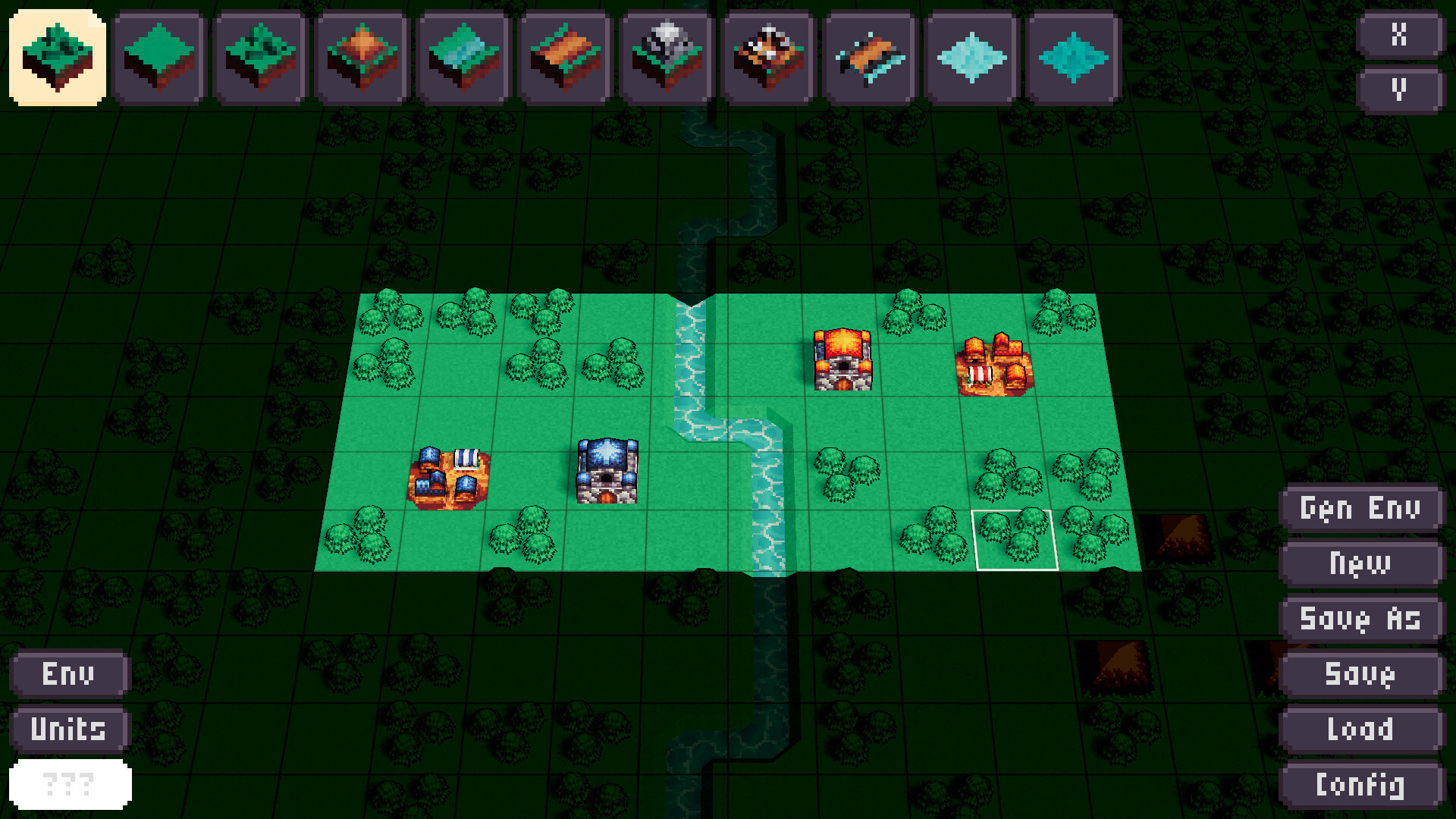Click the Save As button
This screenshot has width=1456, height=819.
coord(1360,619)
